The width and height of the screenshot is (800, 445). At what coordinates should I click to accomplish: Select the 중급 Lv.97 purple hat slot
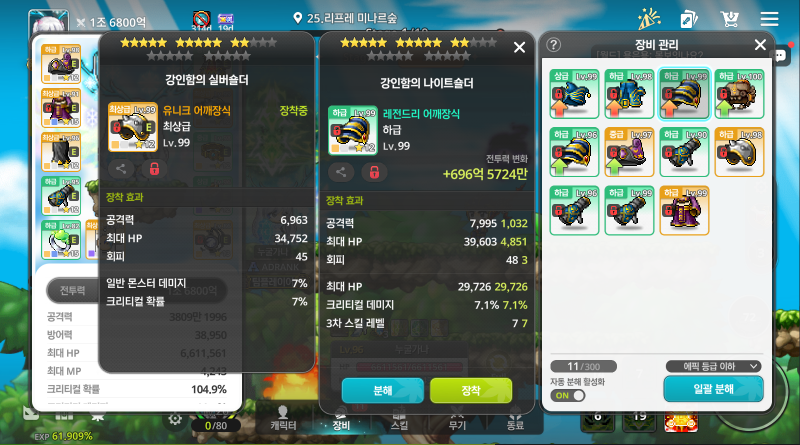pos(630,152)
